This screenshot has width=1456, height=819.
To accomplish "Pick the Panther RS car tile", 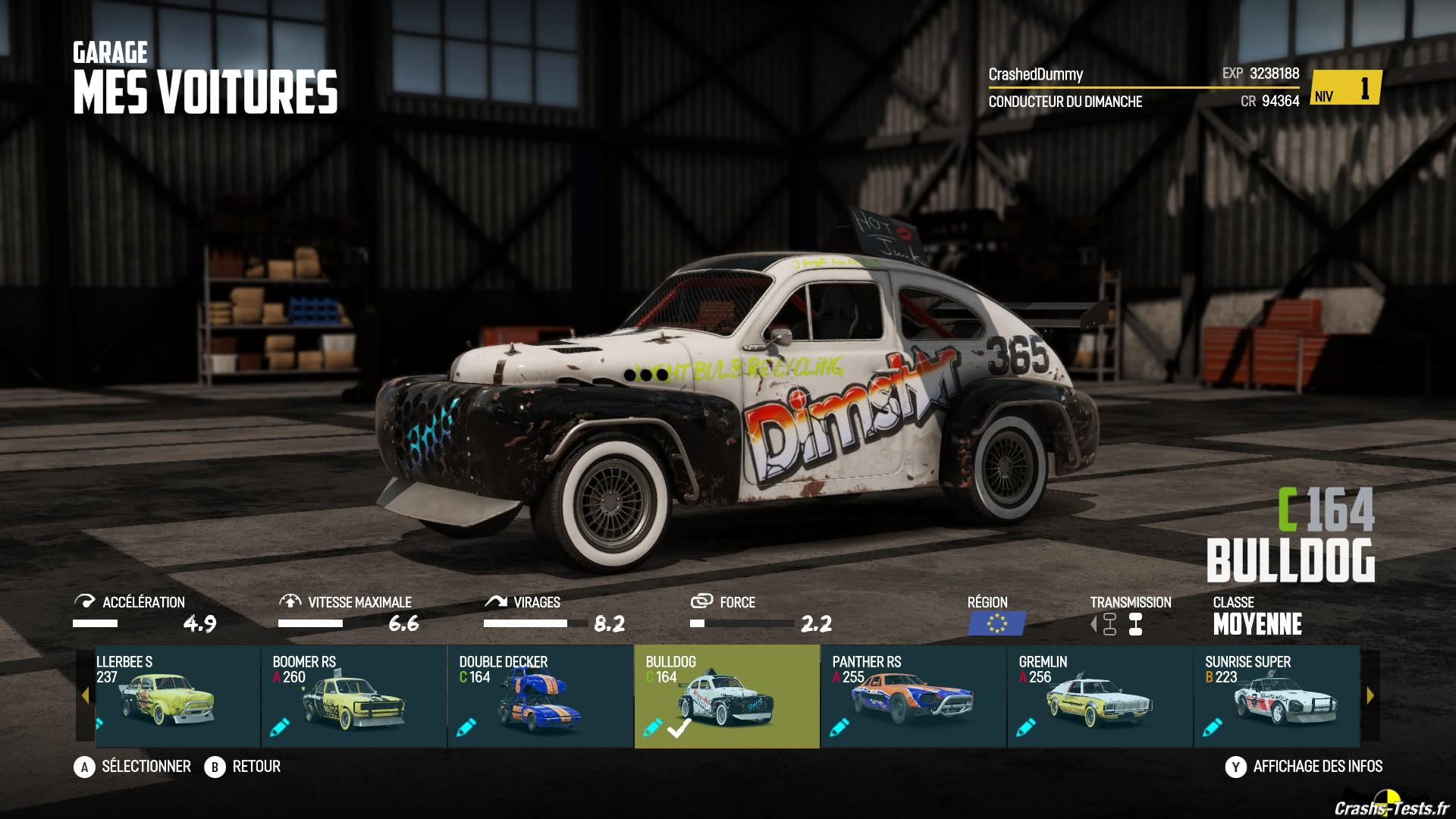I will tap(913, 696).
